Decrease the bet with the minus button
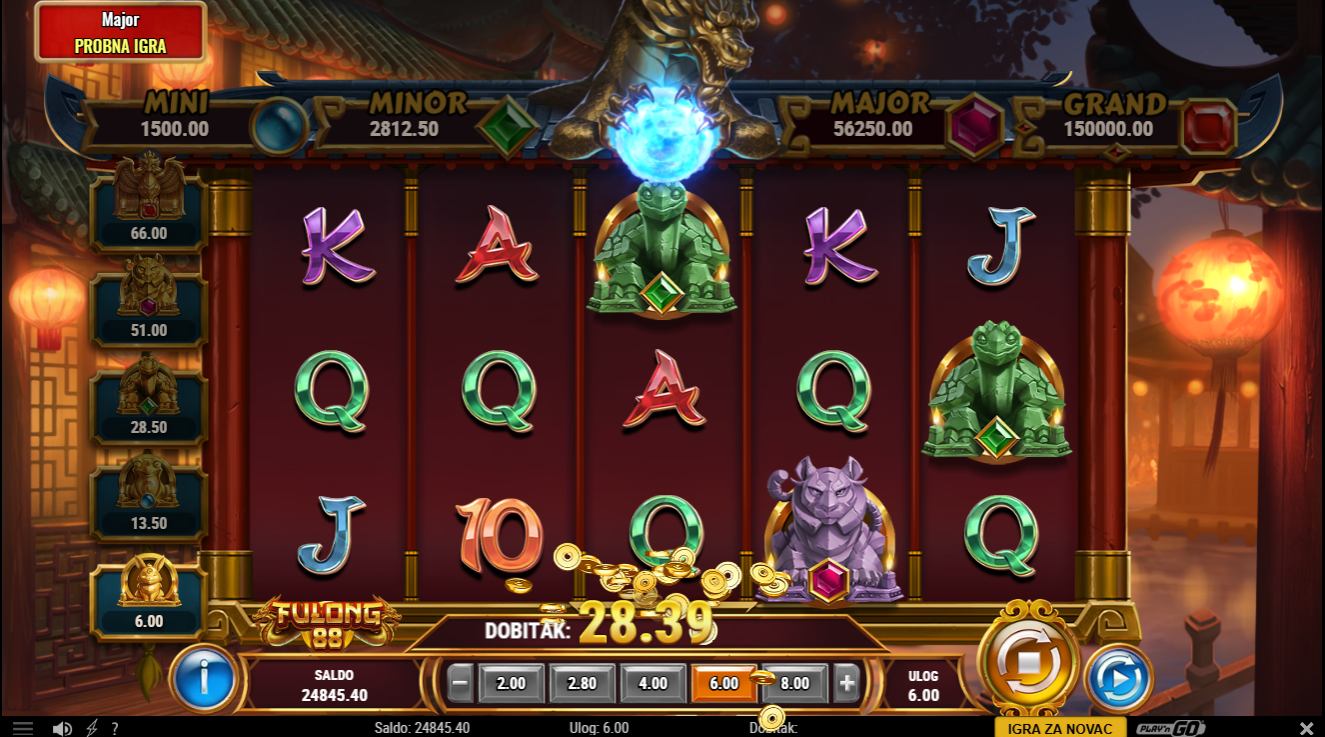The image size is (1325, 737). pos(460,684)
